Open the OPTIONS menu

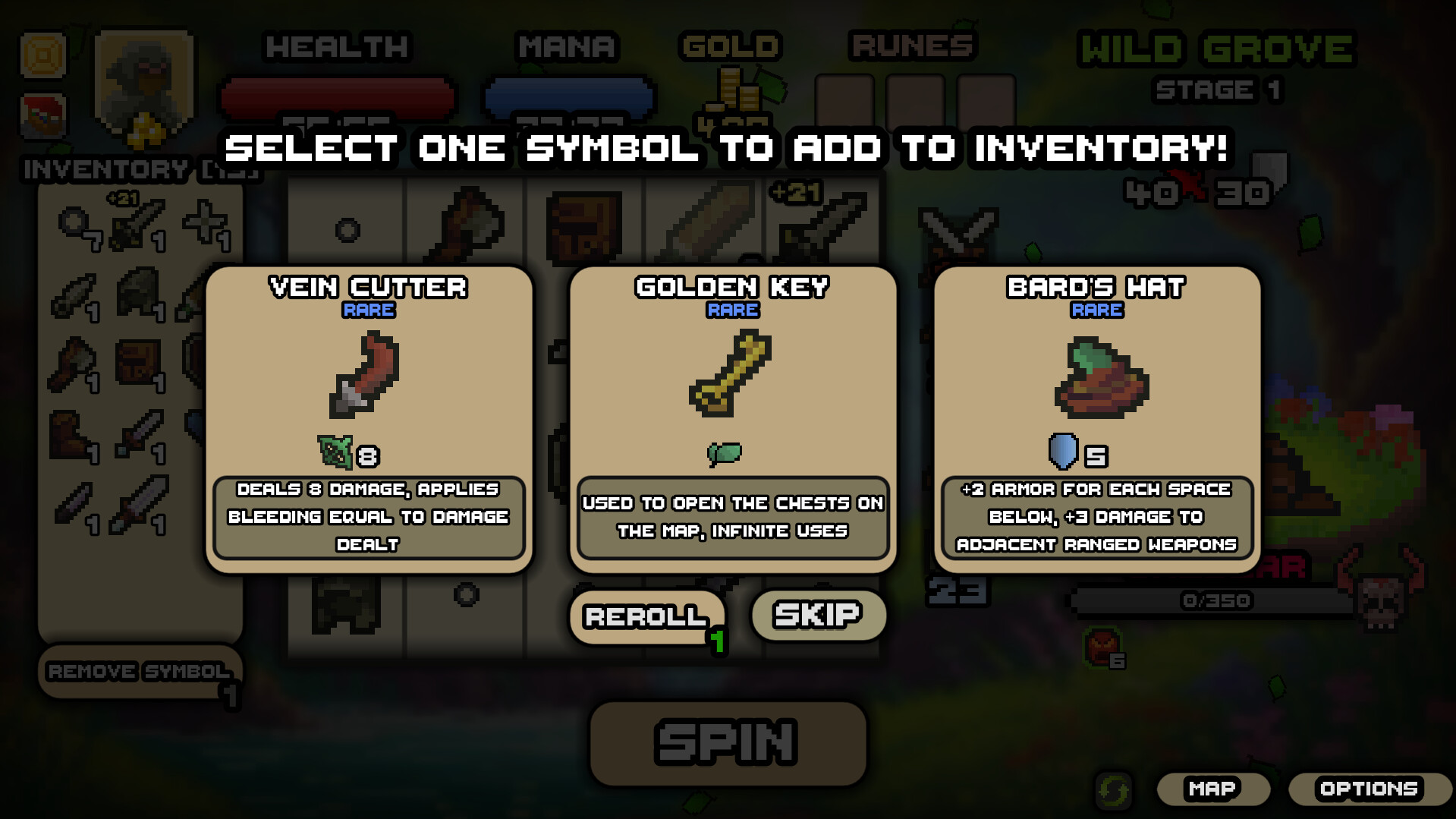pyautogui.click(x=1370, y=788)
